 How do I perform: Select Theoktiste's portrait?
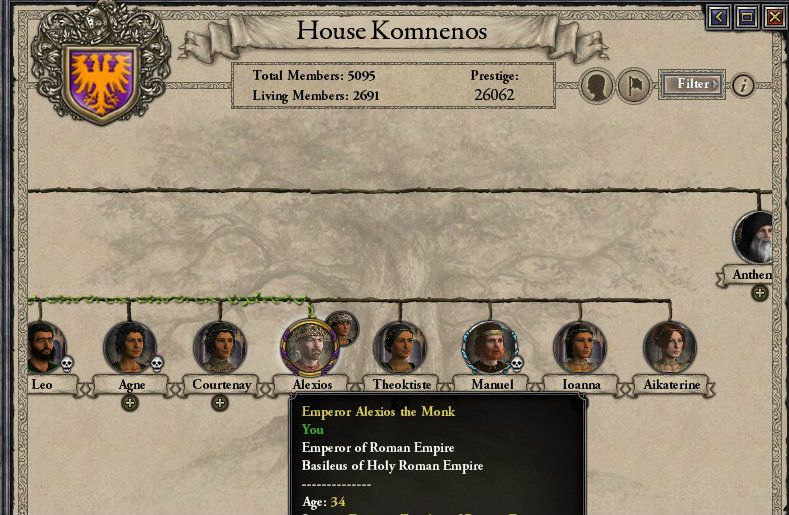point(399,347)
